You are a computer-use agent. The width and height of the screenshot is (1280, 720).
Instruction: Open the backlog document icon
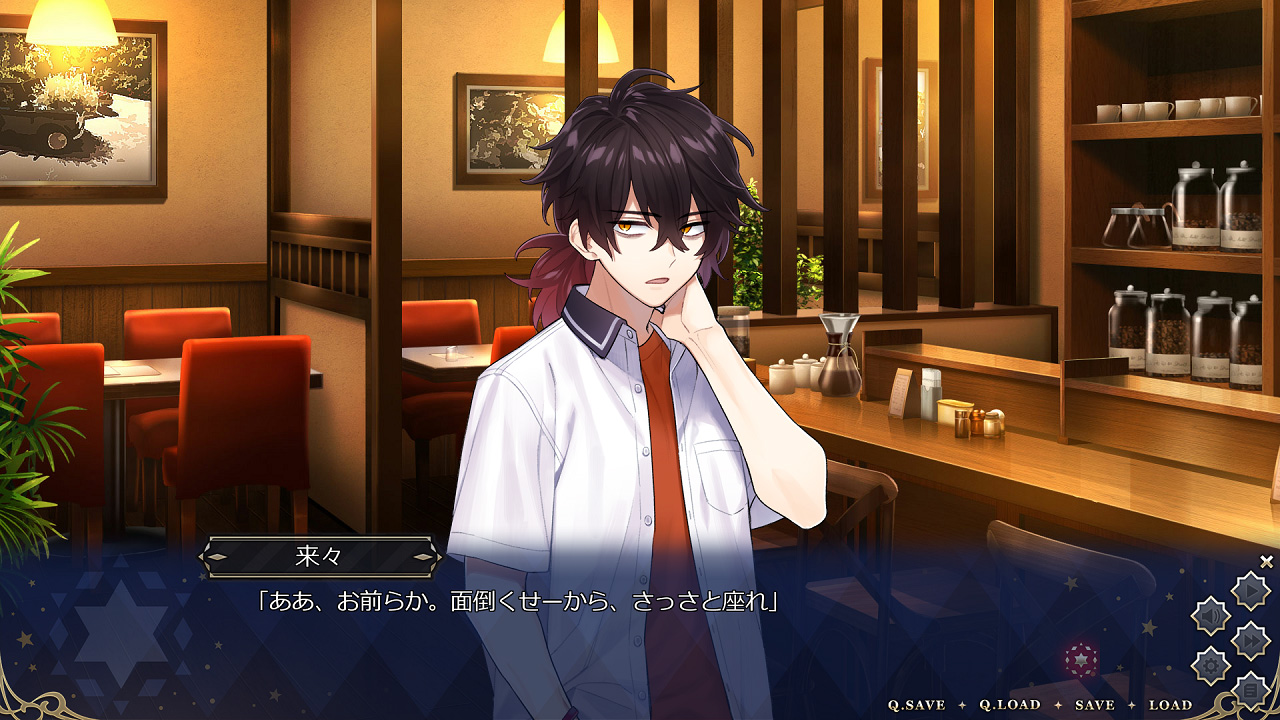(x=1250, y=689)
